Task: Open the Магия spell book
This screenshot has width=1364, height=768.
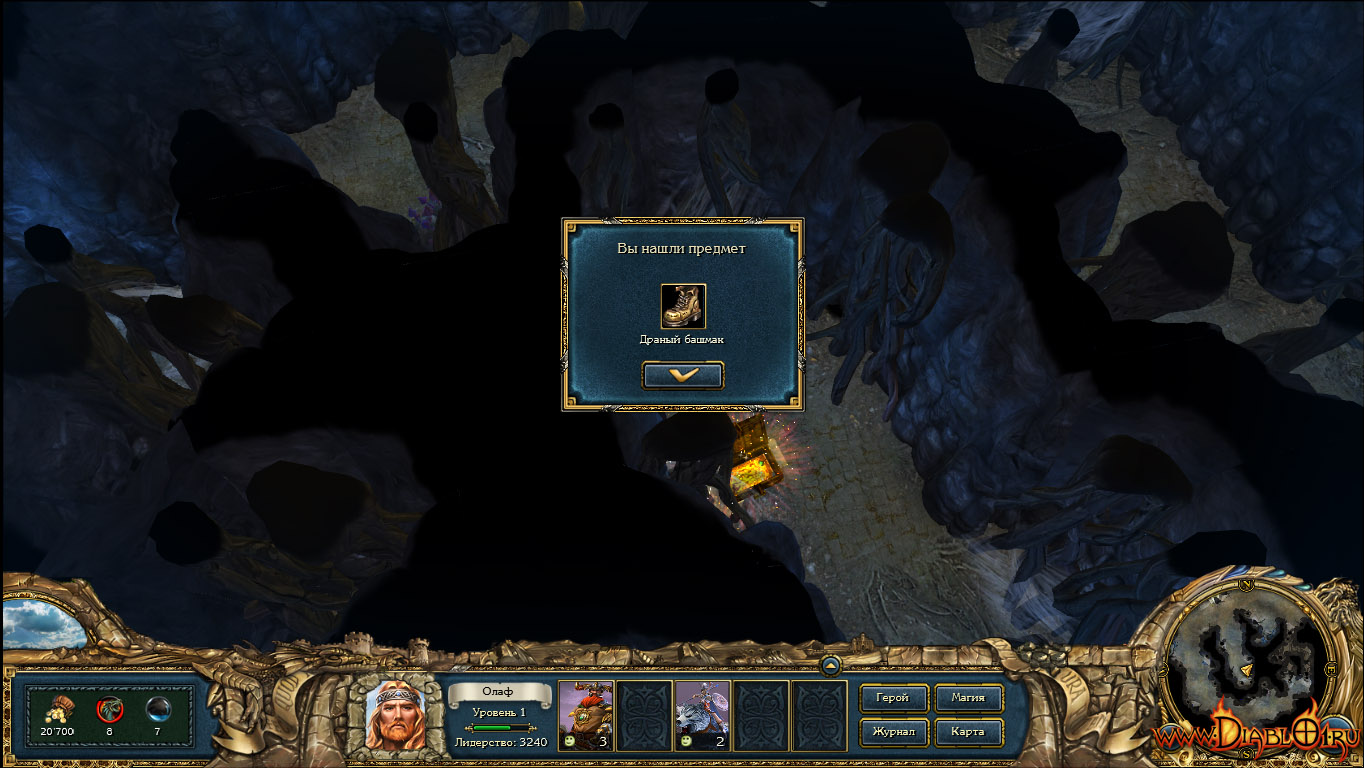Action: [968, 698]
